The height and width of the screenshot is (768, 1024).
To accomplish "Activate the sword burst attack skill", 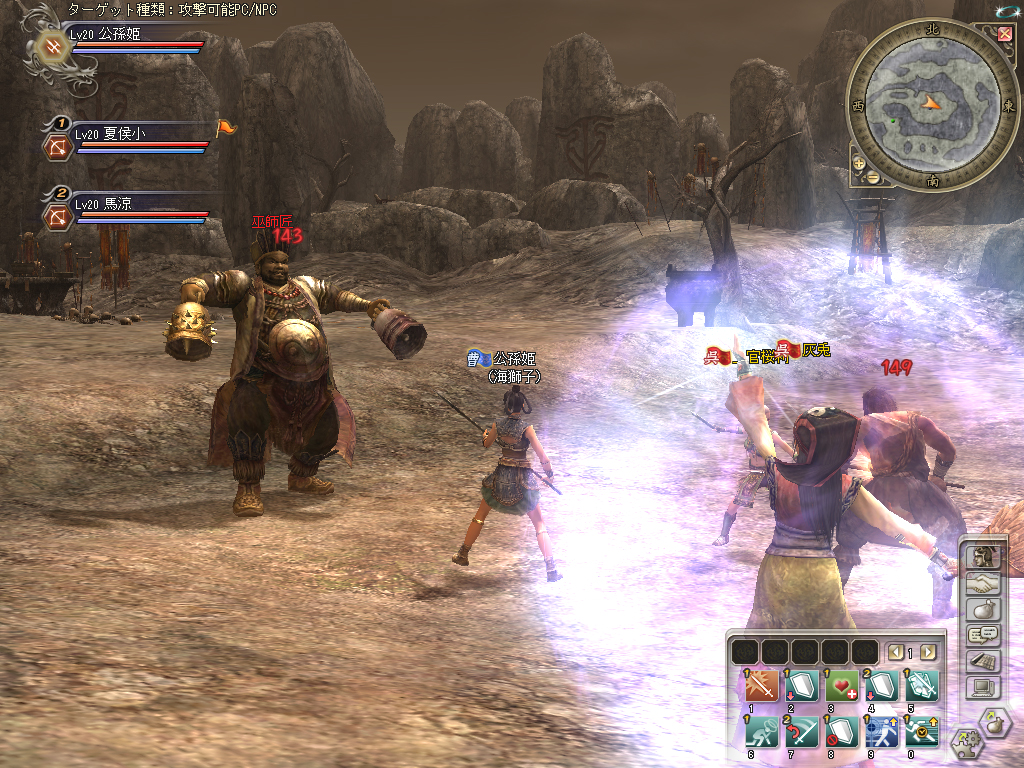I will [761, 688].
